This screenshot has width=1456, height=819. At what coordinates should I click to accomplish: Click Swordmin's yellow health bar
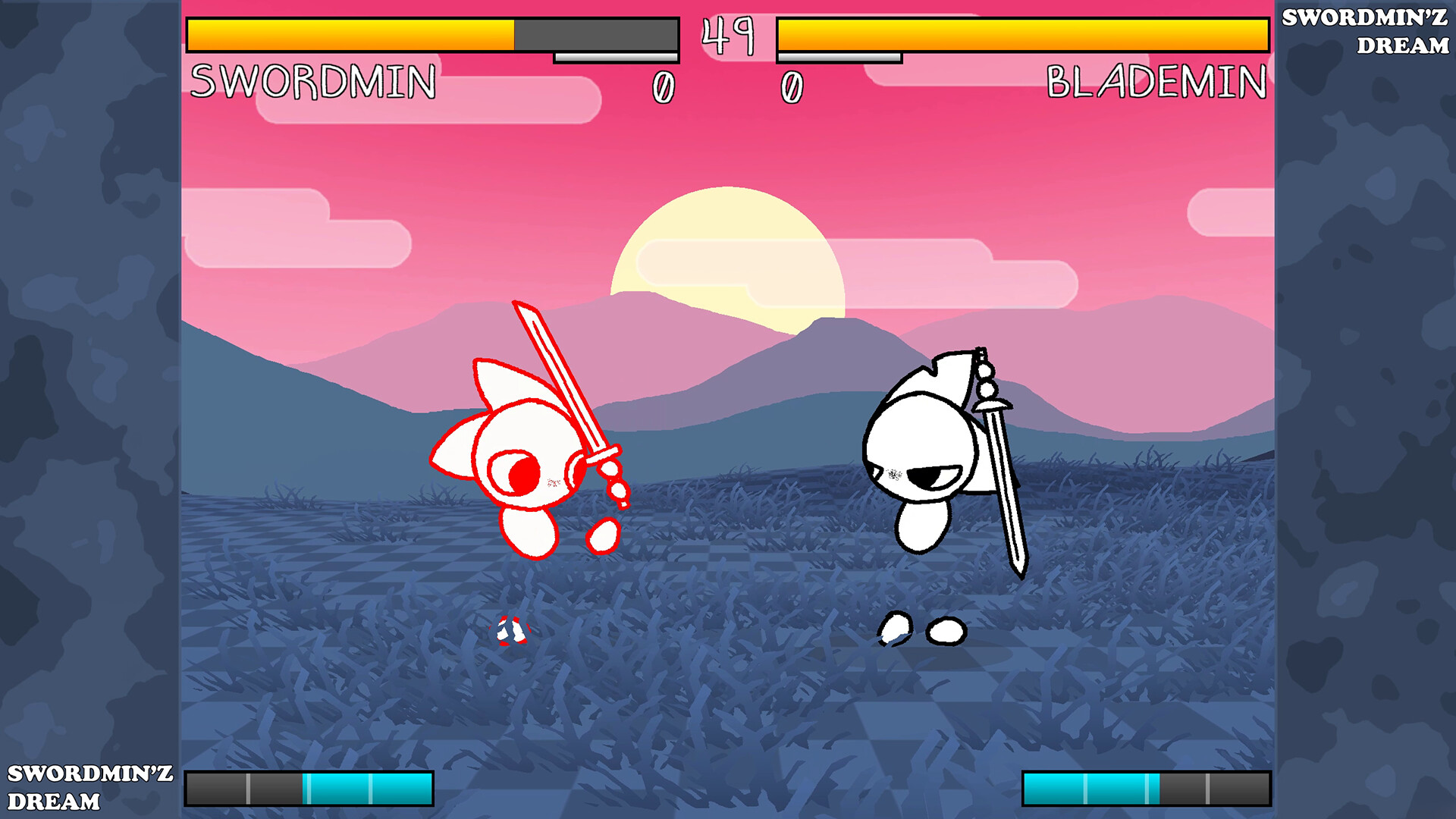[349, 33]
